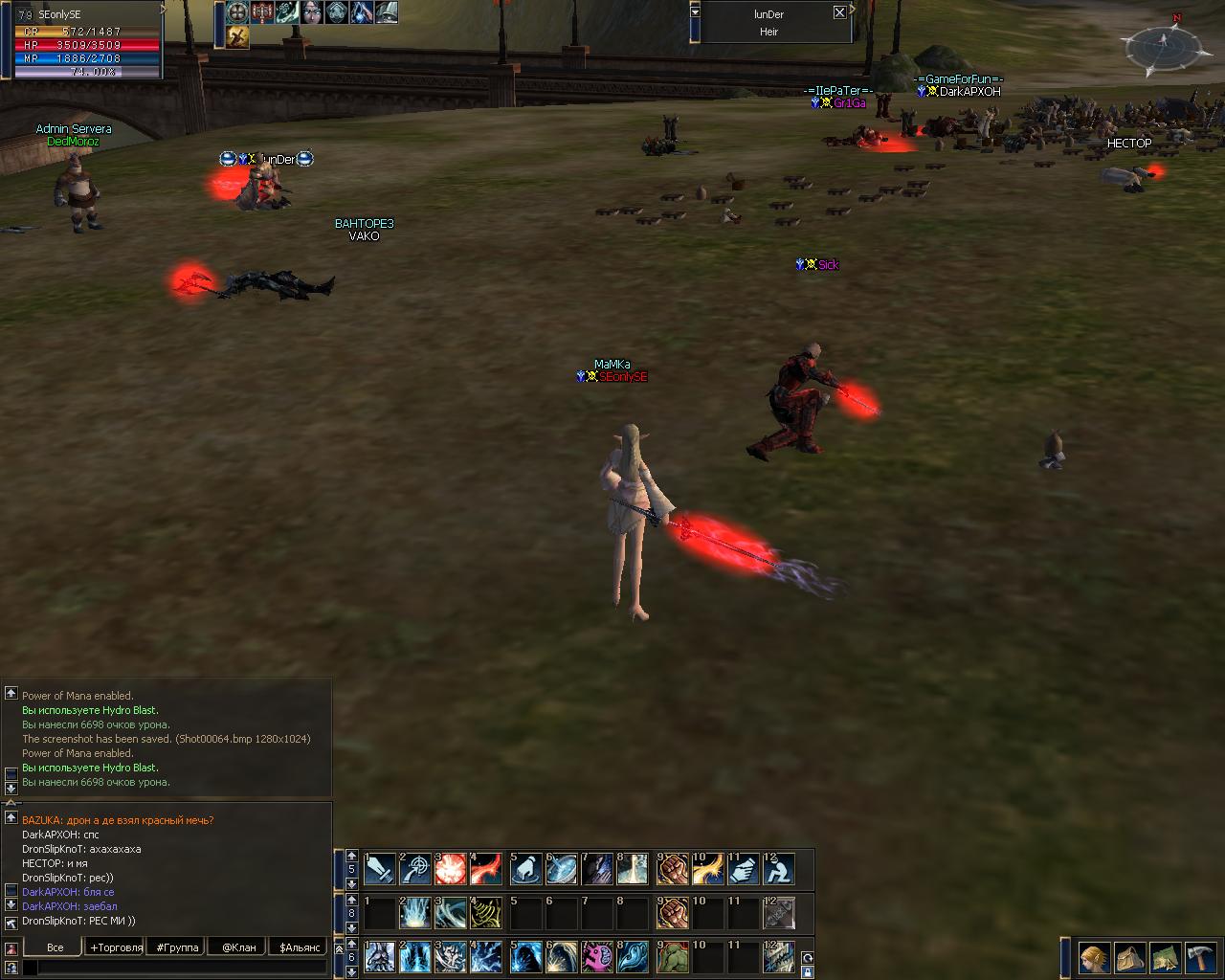Toggle the hotbar lock button
The width and height of the screenshot is (1225, 980).
808,972
